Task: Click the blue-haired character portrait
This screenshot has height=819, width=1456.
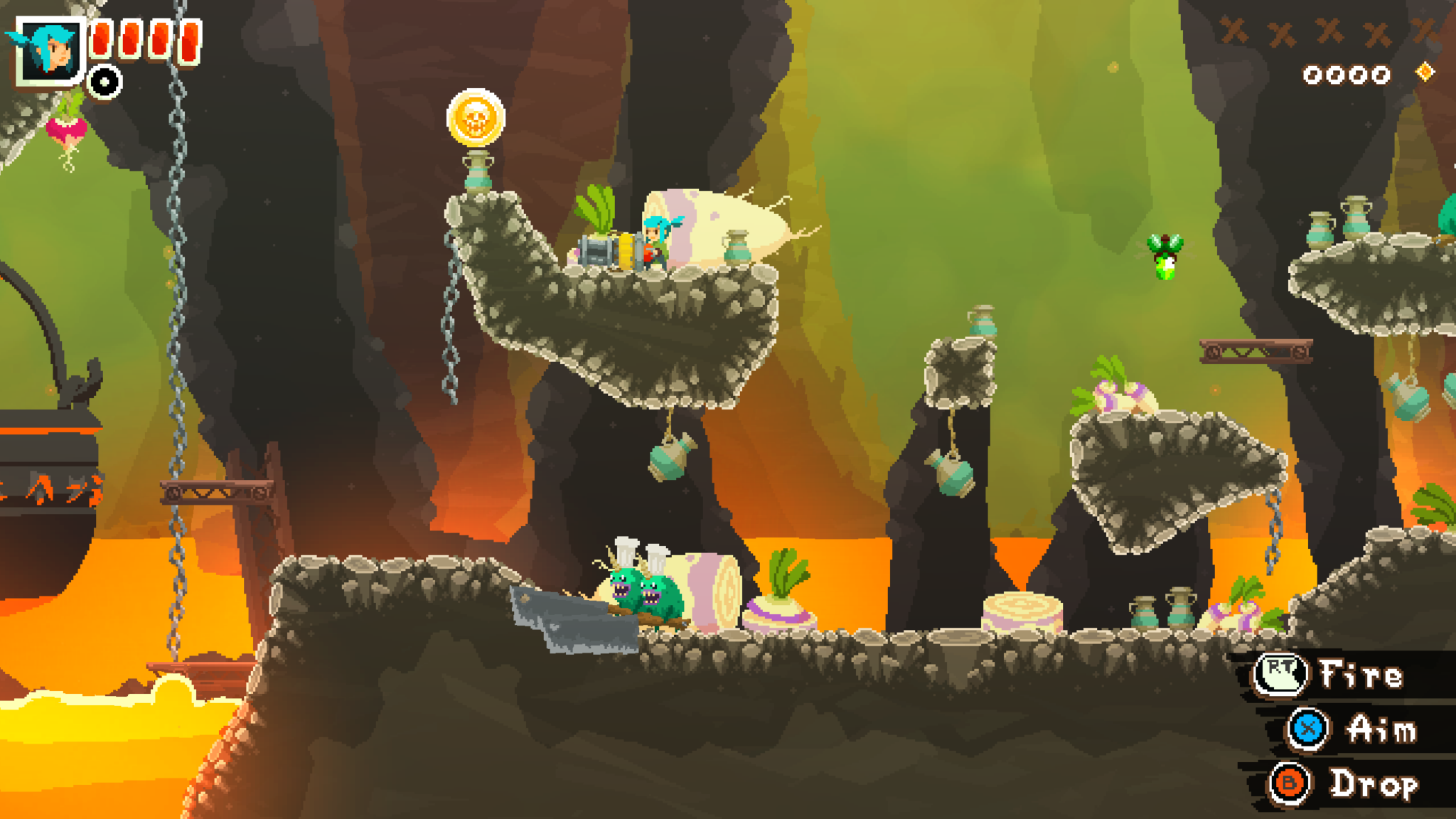Action: 48,50
